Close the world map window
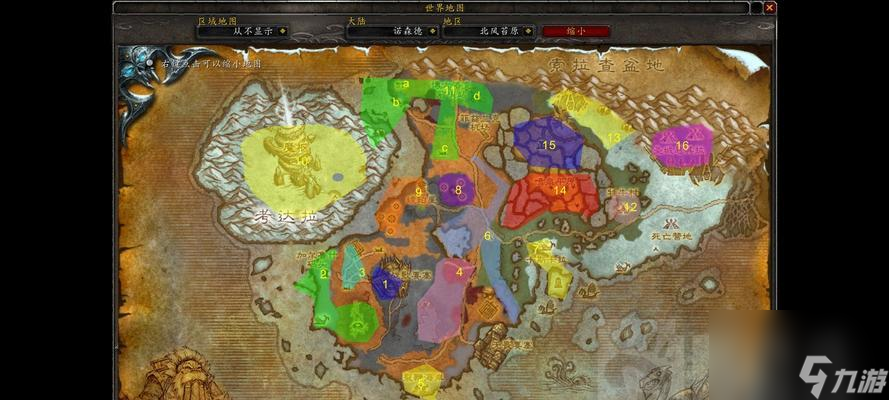 [x=769, y=8]
